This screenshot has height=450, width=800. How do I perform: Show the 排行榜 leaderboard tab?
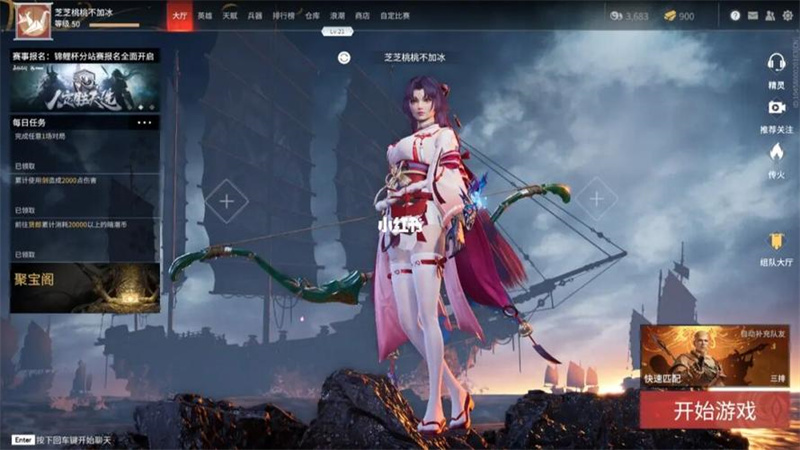[x=283, y=16]
